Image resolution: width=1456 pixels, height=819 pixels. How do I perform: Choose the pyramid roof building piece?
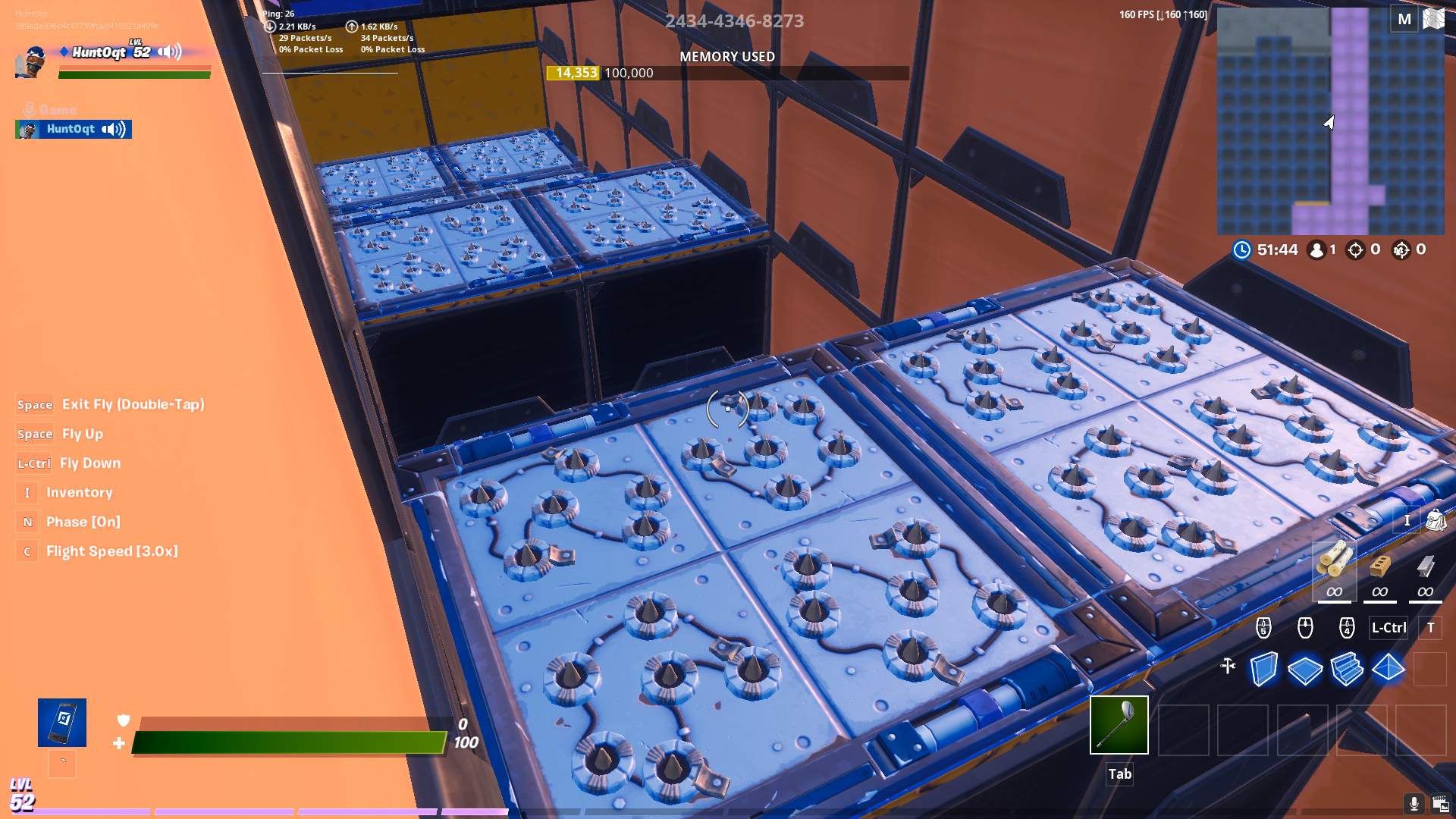(1389, 670)
